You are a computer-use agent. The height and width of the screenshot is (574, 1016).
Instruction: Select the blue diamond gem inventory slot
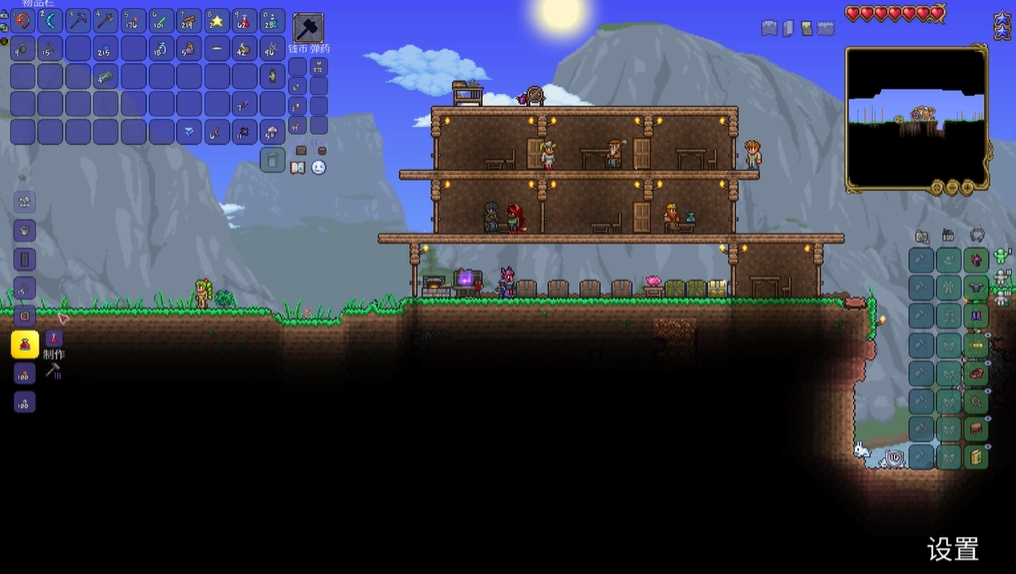tap(188, 131)
